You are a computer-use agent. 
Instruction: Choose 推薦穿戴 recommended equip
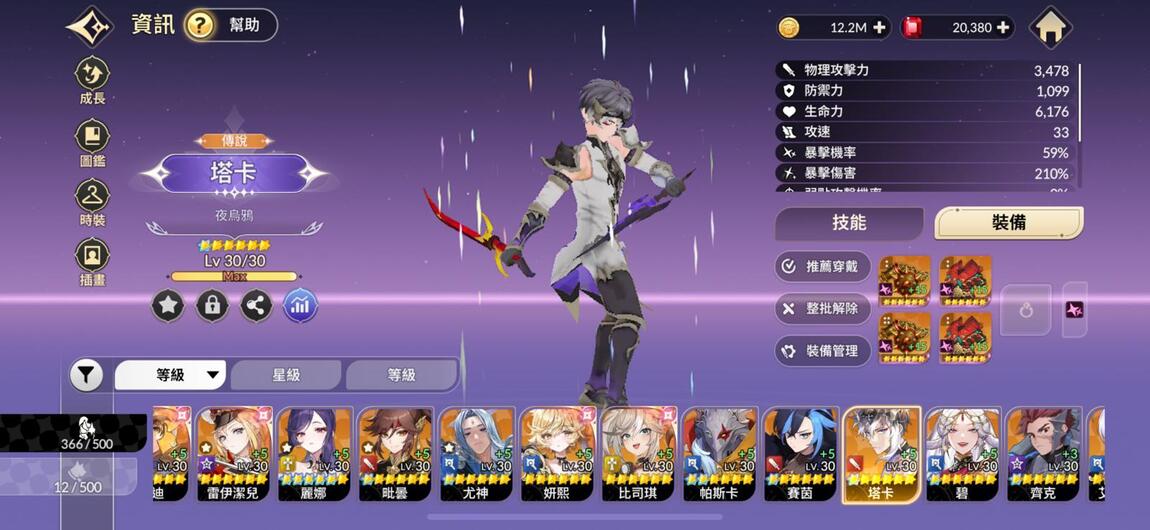[x=822, y=267]
